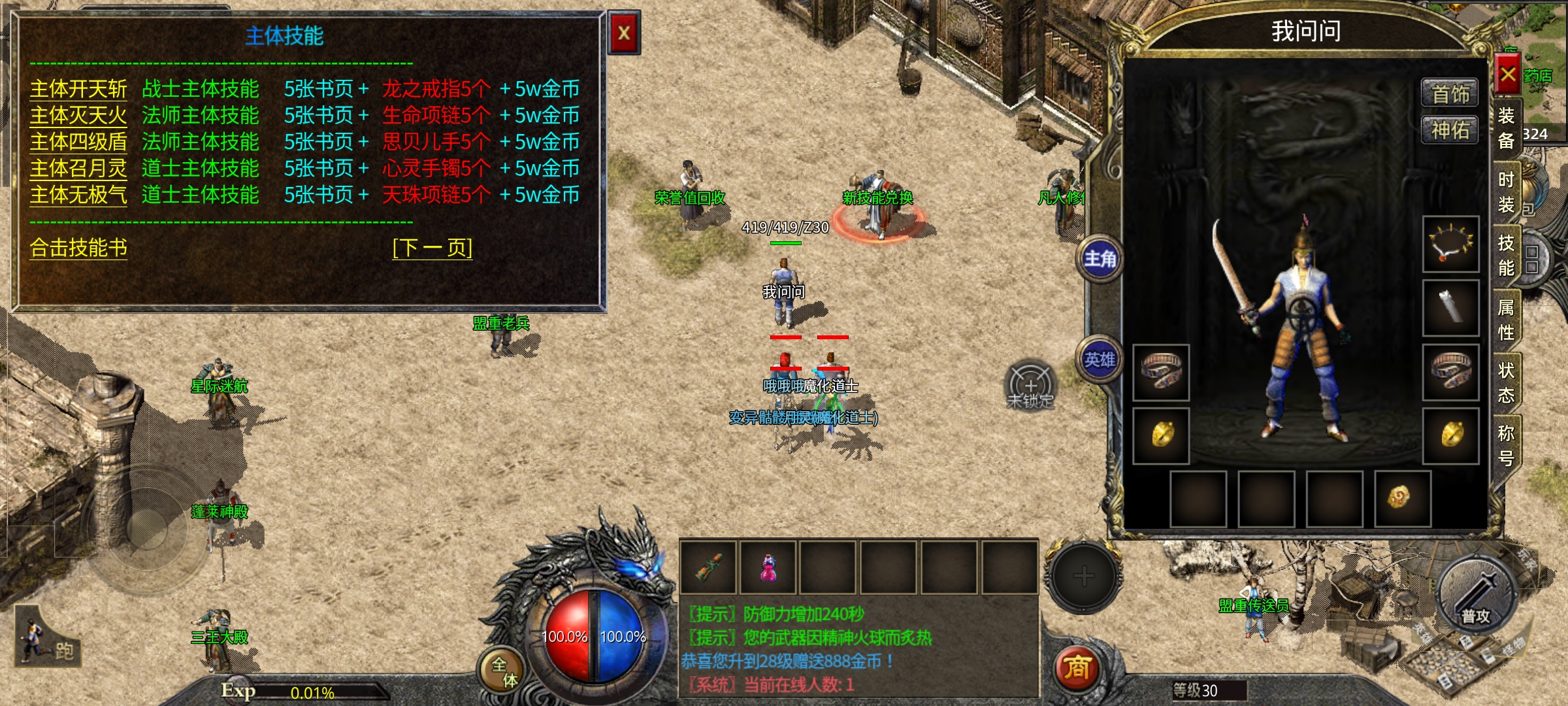This screenshot has width=1568, height=706.
Task: Switch to the 技能 skills tab
Action: pyautogui.click(x=1506, y=256)
